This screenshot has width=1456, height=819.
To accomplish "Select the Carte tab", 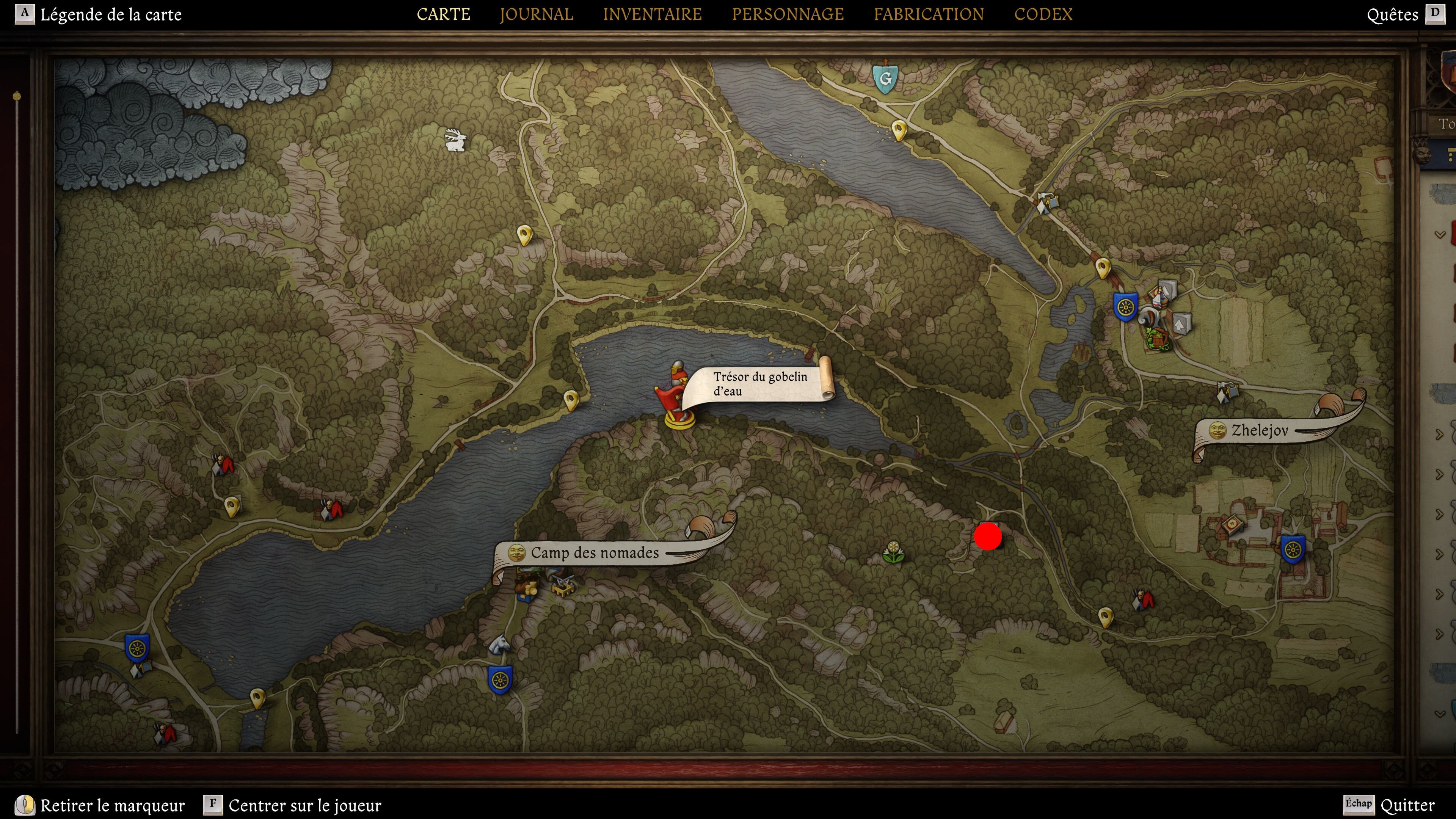I will point(443,14).
